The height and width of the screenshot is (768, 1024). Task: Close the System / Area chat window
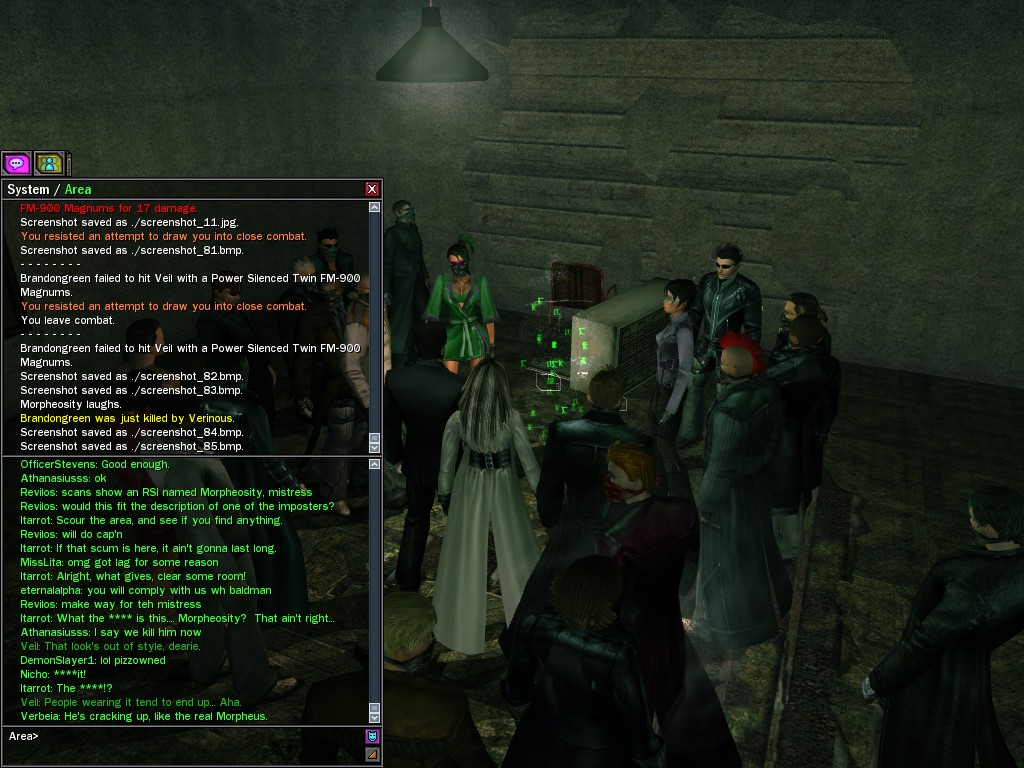tap(372, 189)
